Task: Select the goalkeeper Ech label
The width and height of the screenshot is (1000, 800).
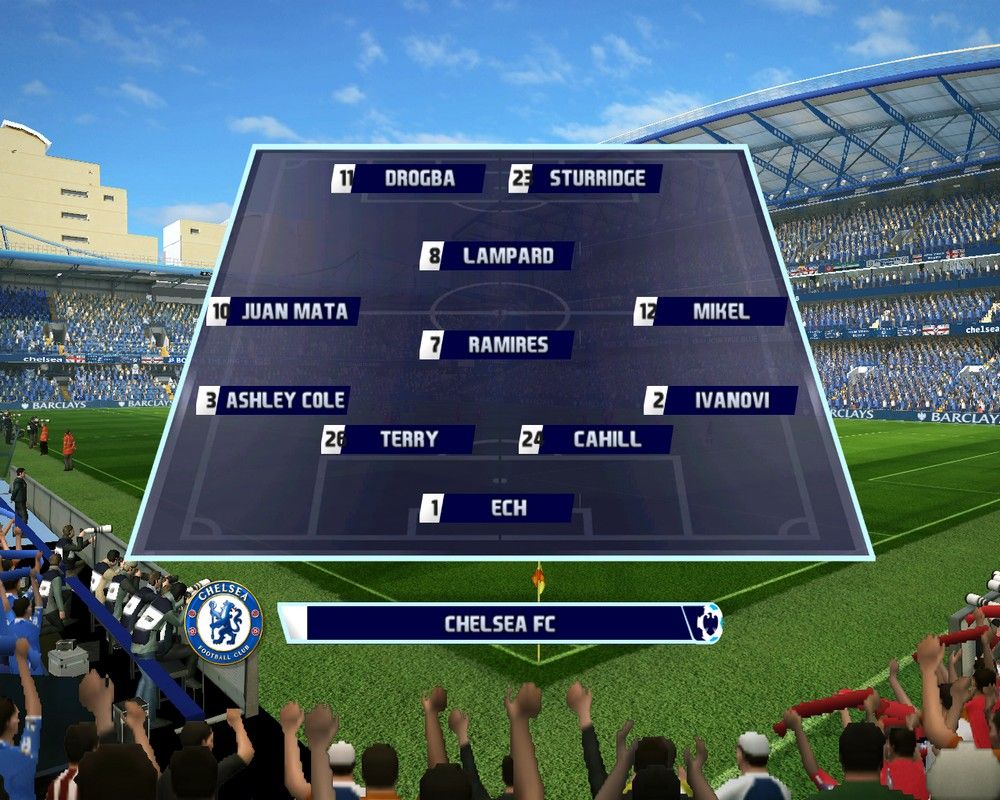Action: (x=497, y=508)
